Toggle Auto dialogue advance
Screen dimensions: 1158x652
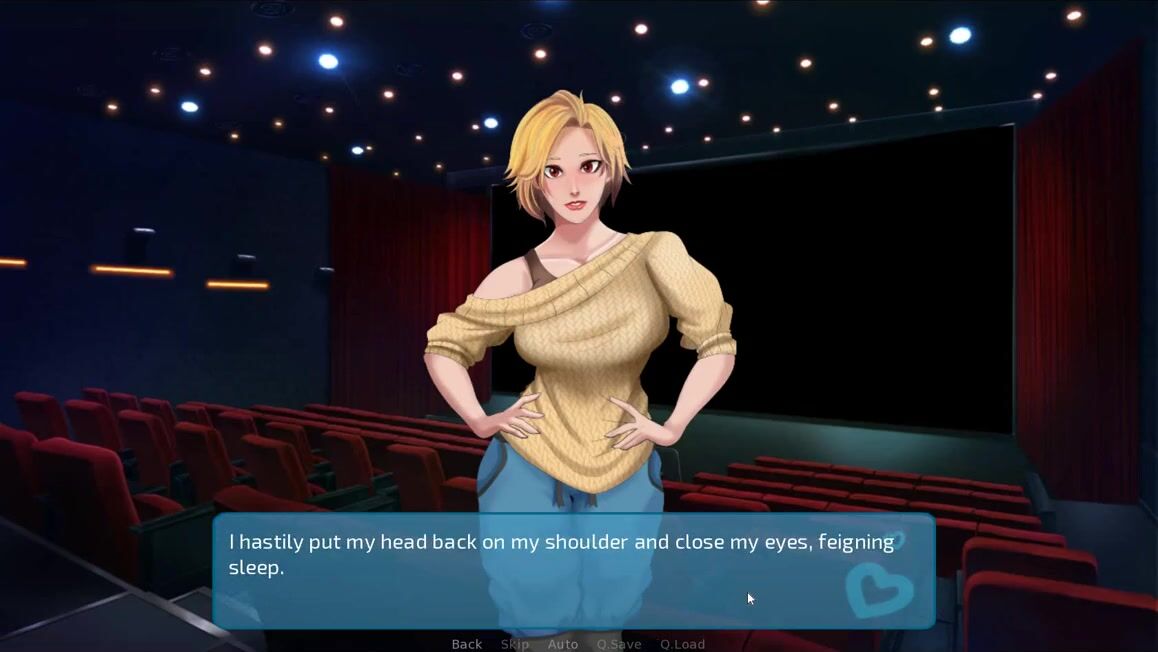[563, 644]
